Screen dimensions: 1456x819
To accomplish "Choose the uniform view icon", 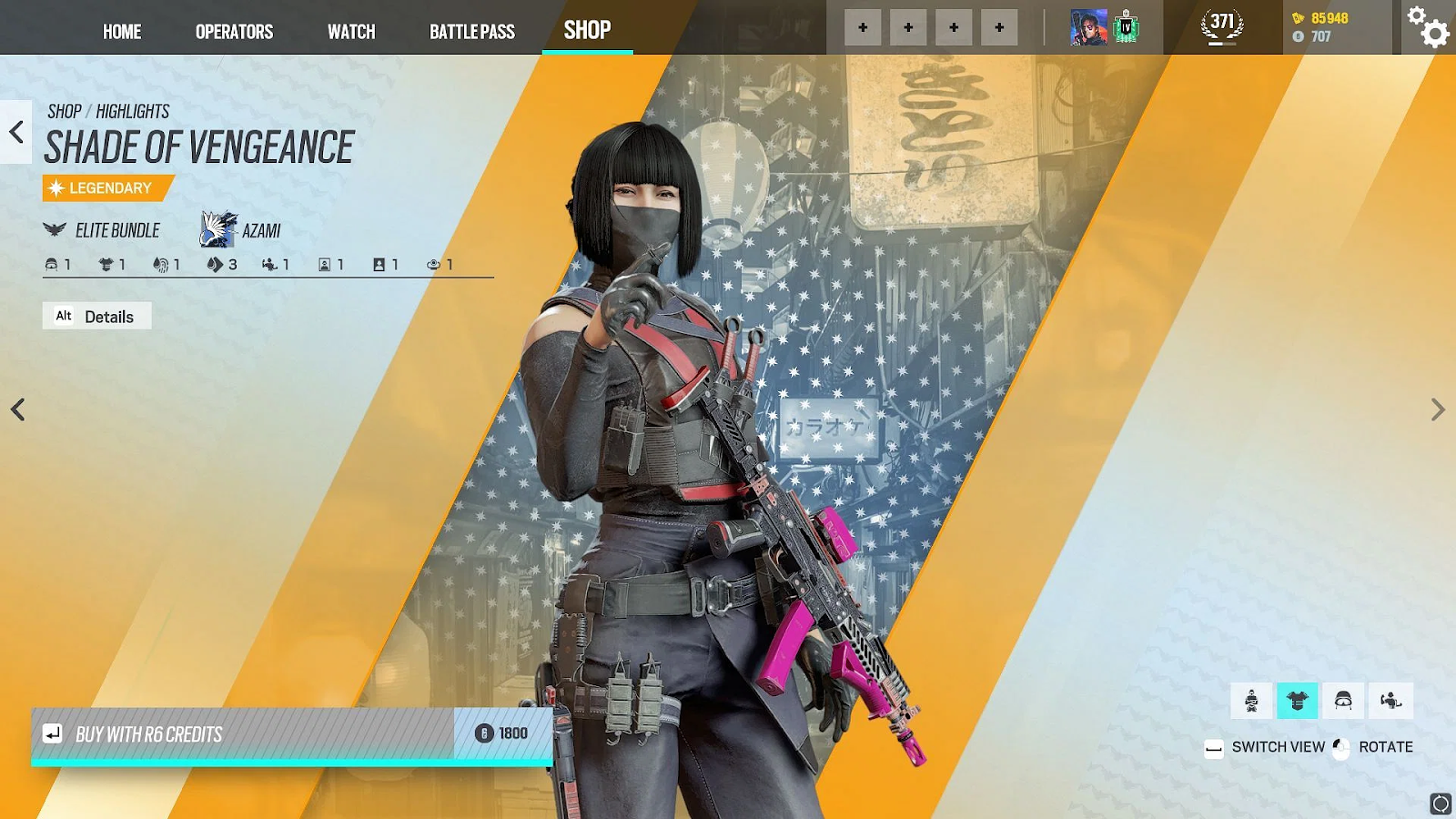I will pos(1297,701).
